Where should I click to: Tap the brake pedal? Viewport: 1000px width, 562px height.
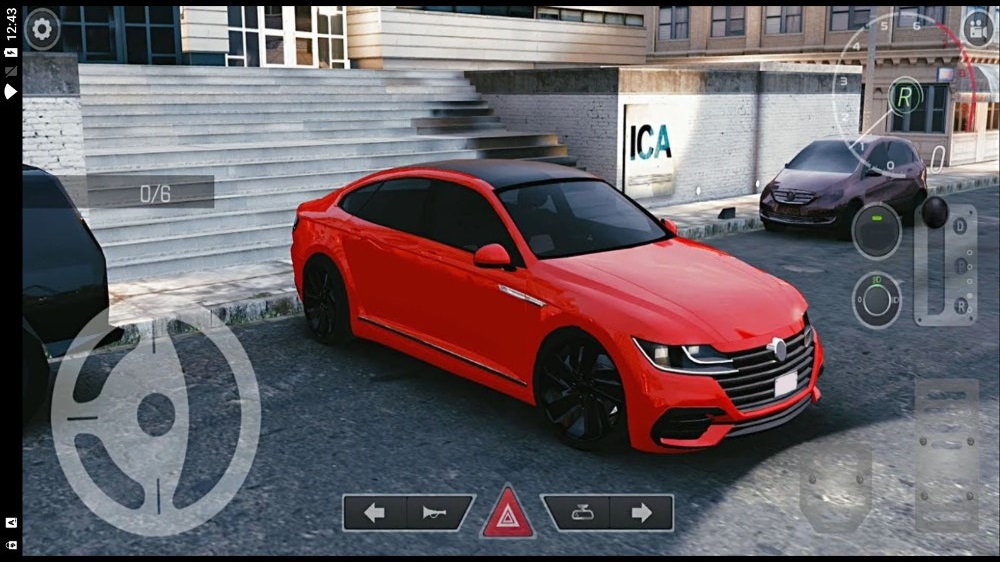[x=834, y=488]
